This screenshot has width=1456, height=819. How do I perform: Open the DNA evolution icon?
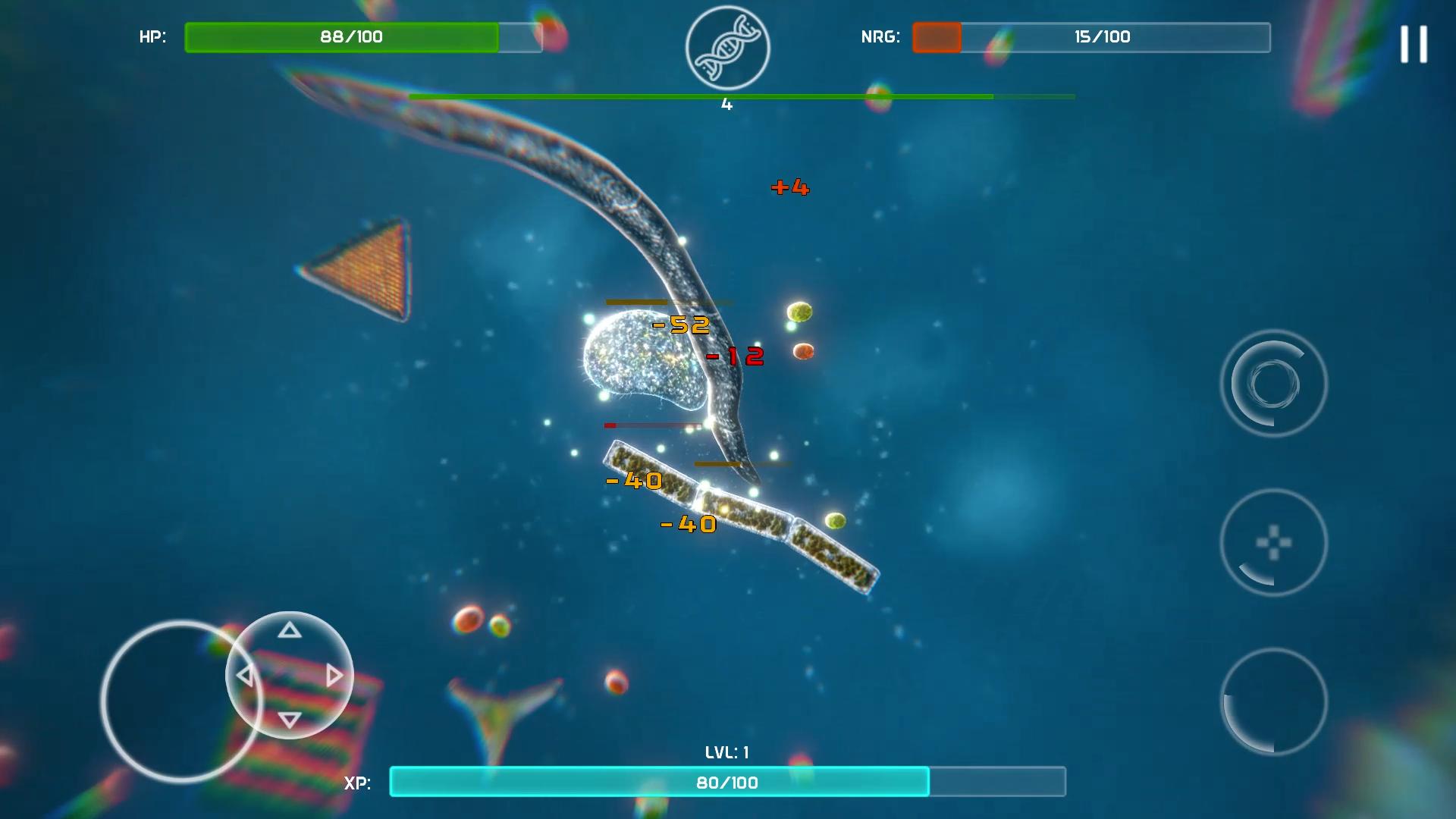click(x=727, y=49)
